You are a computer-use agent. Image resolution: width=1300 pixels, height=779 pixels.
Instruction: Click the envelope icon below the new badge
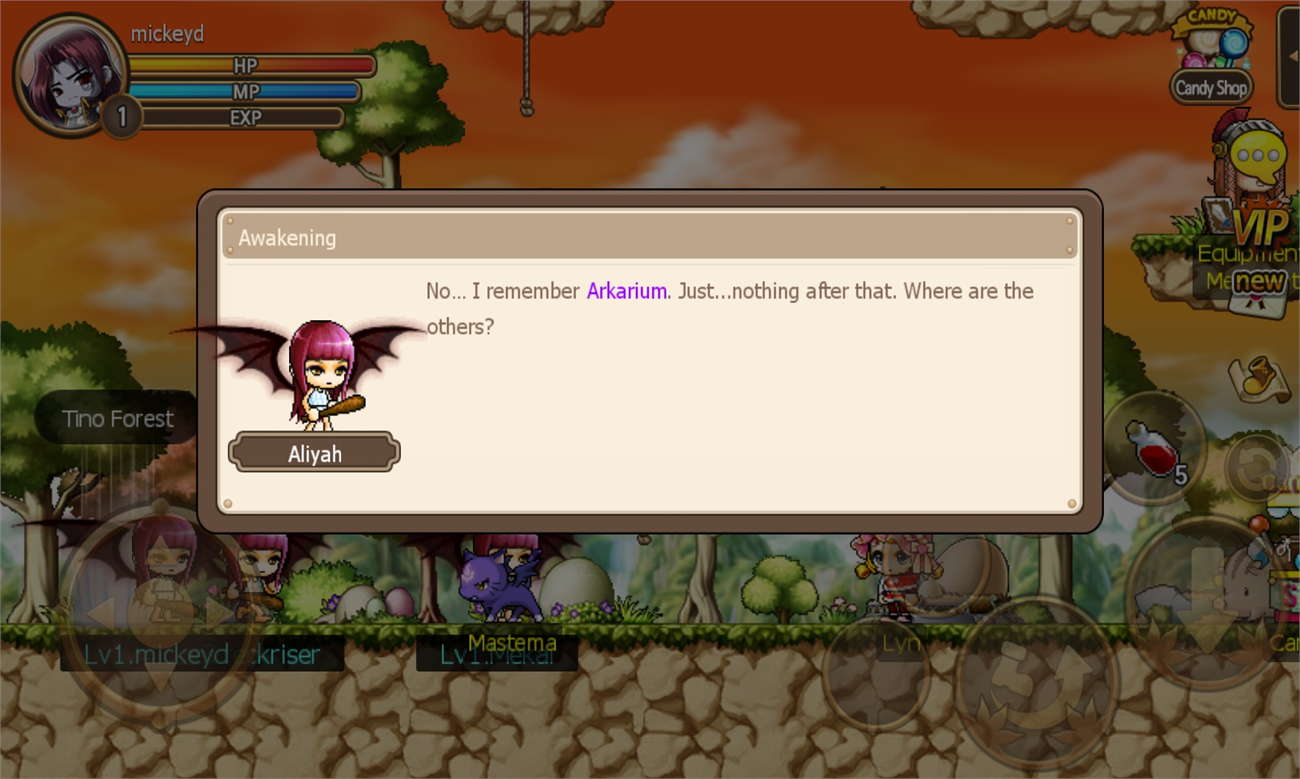pyautogui.click(x=1255, y=305)
